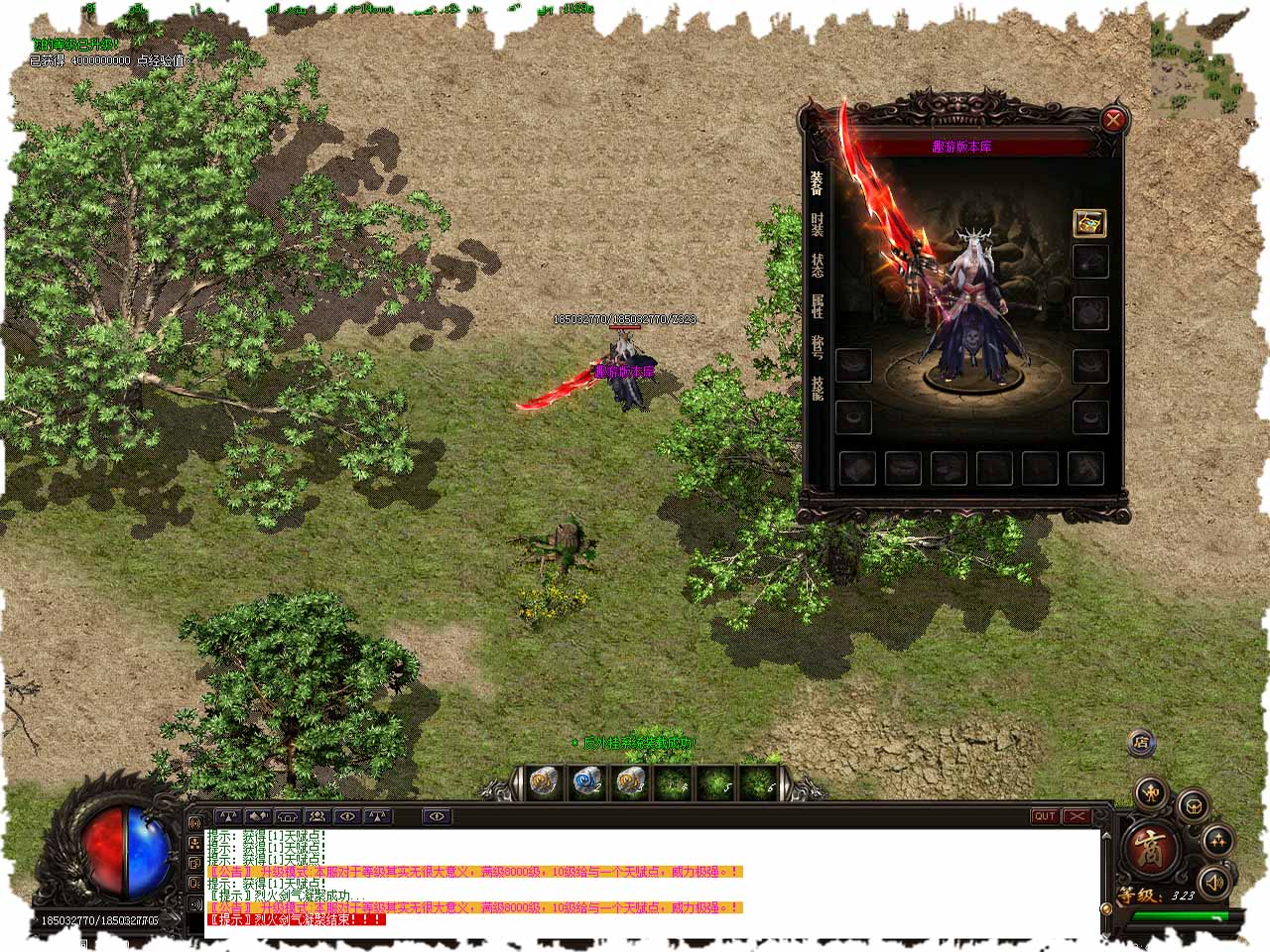Screen dimensions: 1270x952
Task: Open the 时装 fashion tab
Action: 817,224
